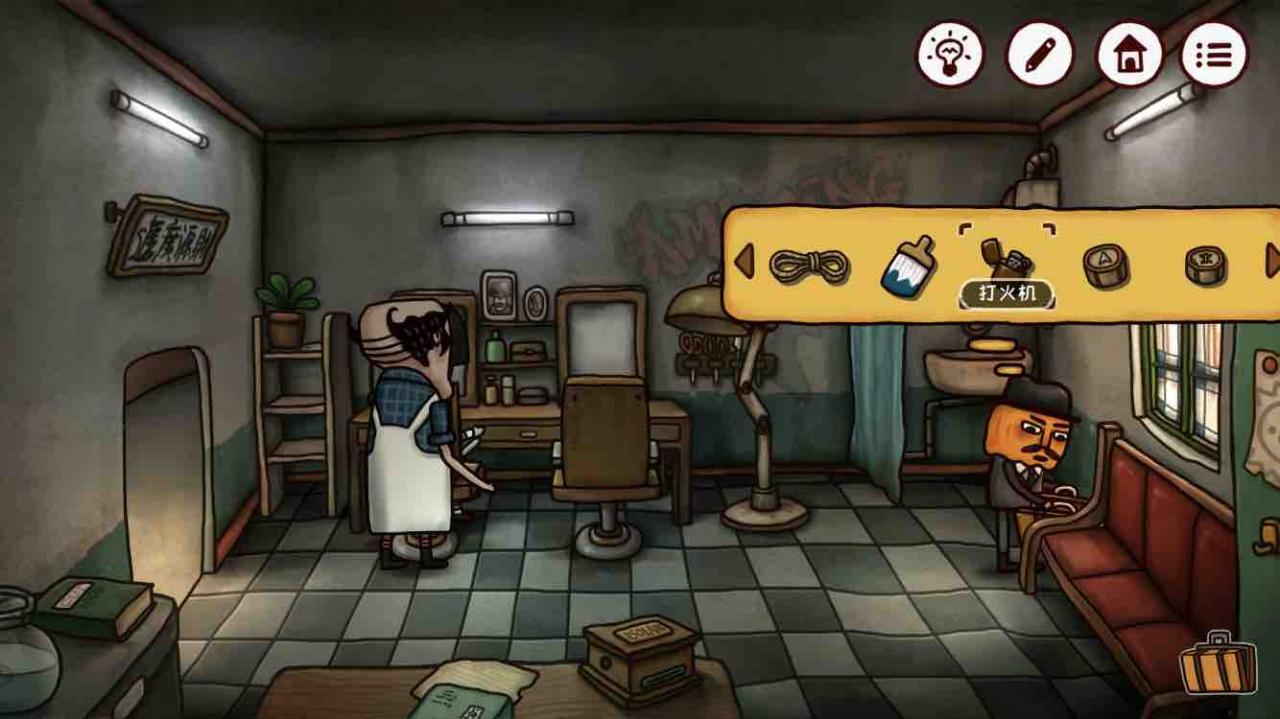The height and width of the screenshot is (719, 1280).
Task: Choose the lighter (打火机) inventory item
Action: pyautogui.click(x=1006, y=262)
